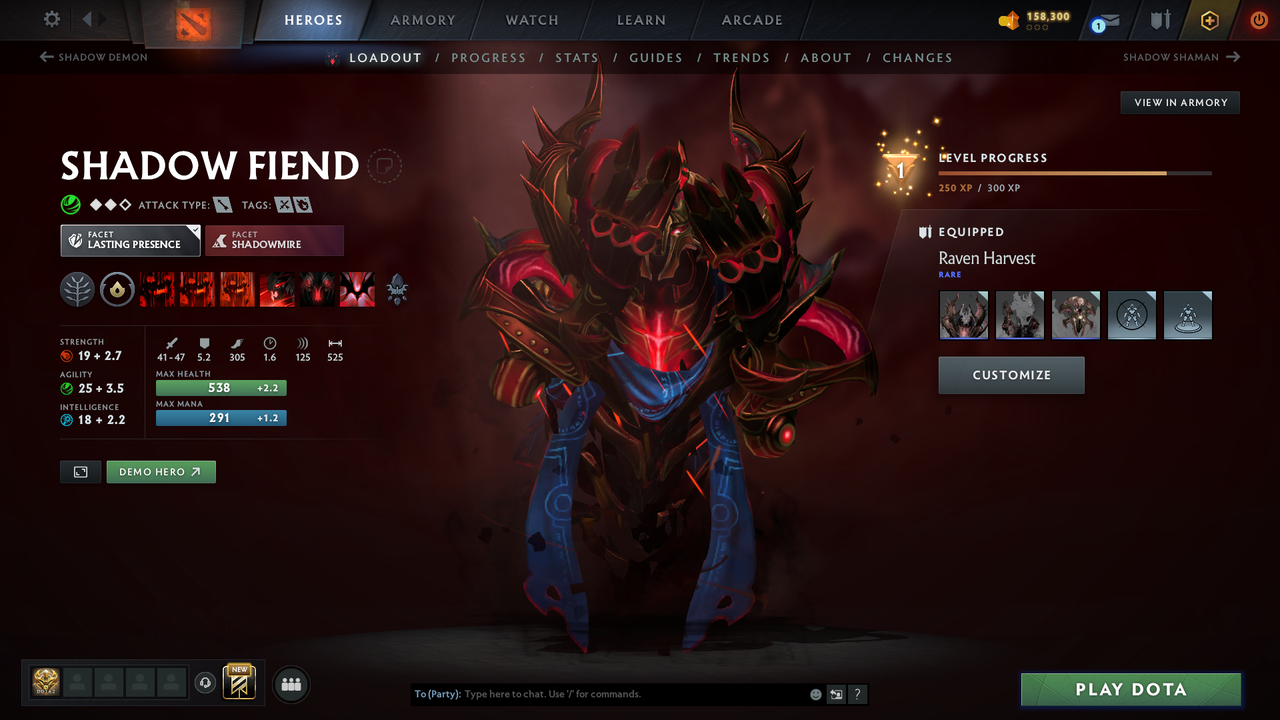The height and width of the screenshot is (720, 1280).
Task: Click the voice chat headphone icon
Action: coord(206,682)
